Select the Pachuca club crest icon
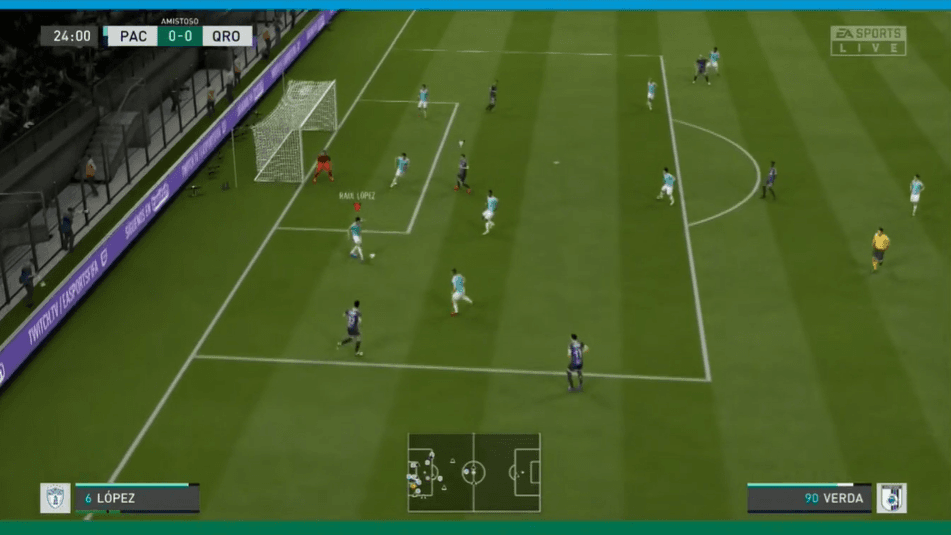 (55, 498)
